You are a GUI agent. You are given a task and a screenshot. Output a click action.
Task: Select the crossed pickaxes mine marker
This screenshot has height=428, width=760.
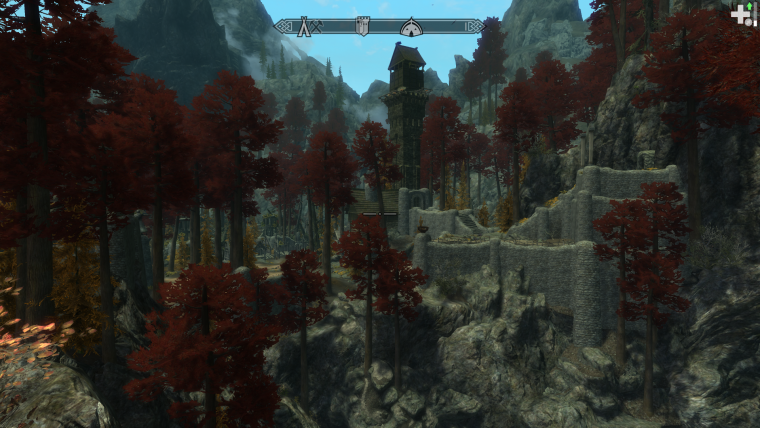click(x=317, y=27)
